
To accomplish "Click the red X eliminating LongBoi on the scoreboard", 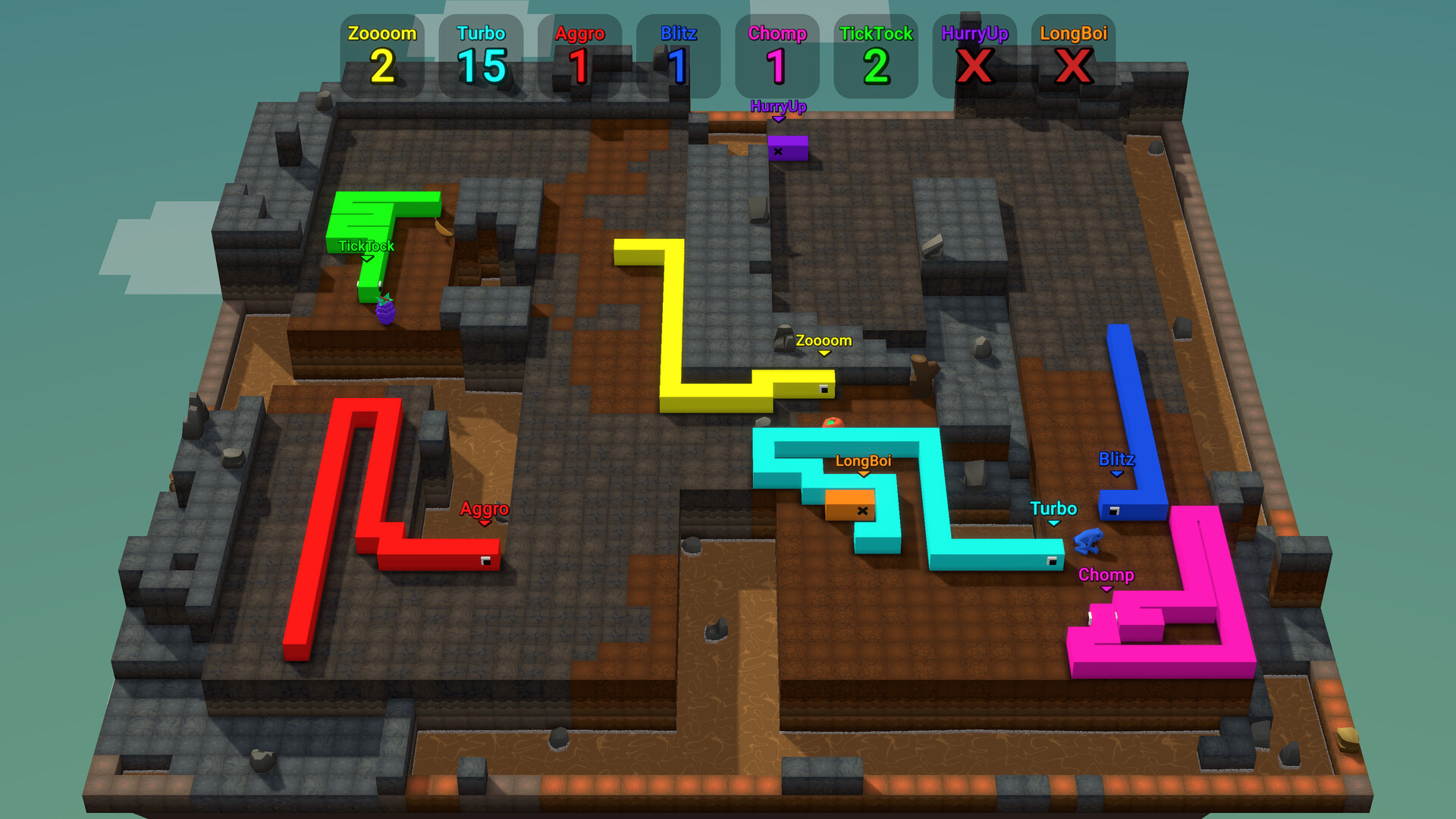I will click(x=1074, y=64).
